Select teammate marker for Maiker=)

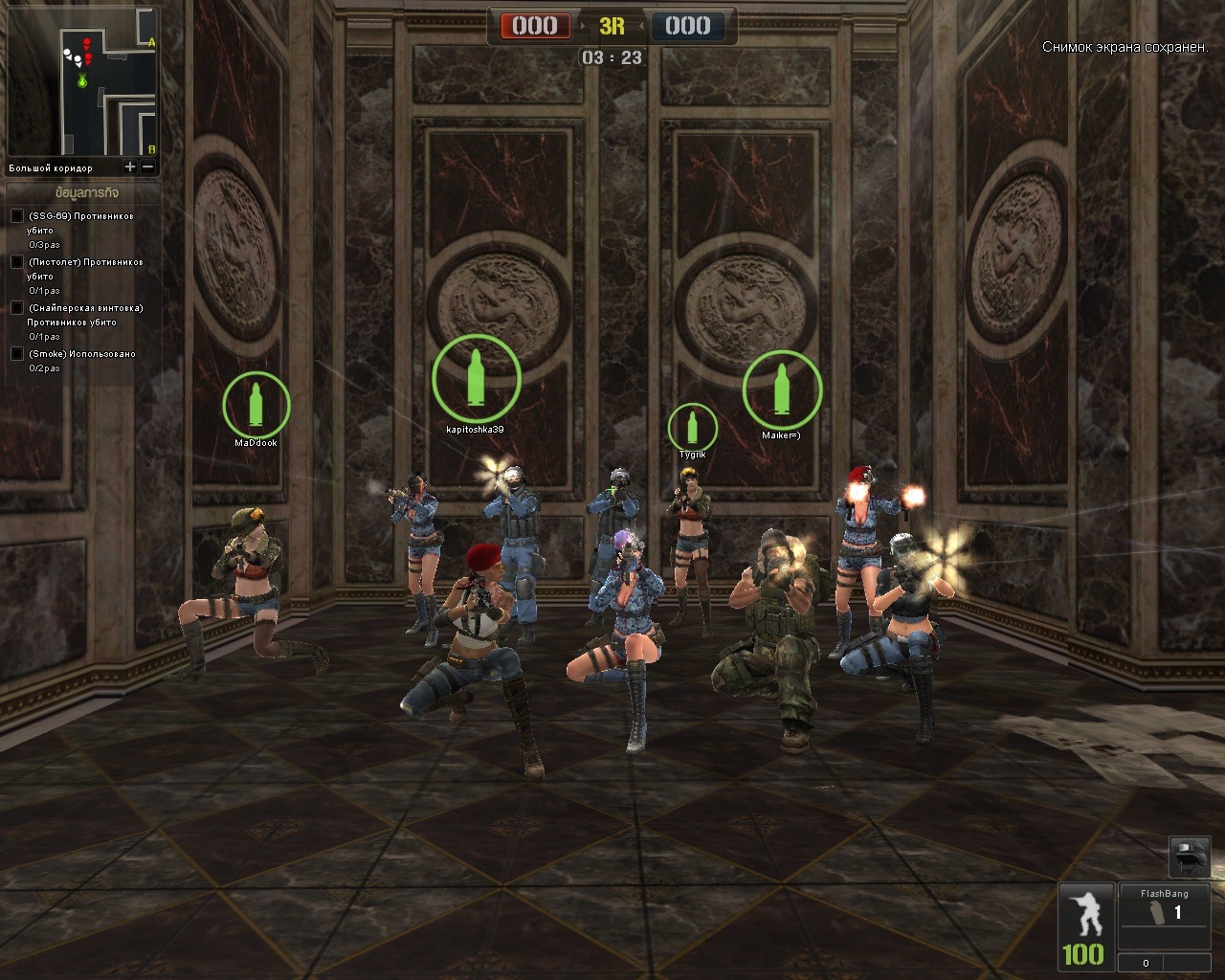click(x=782, y=390)
